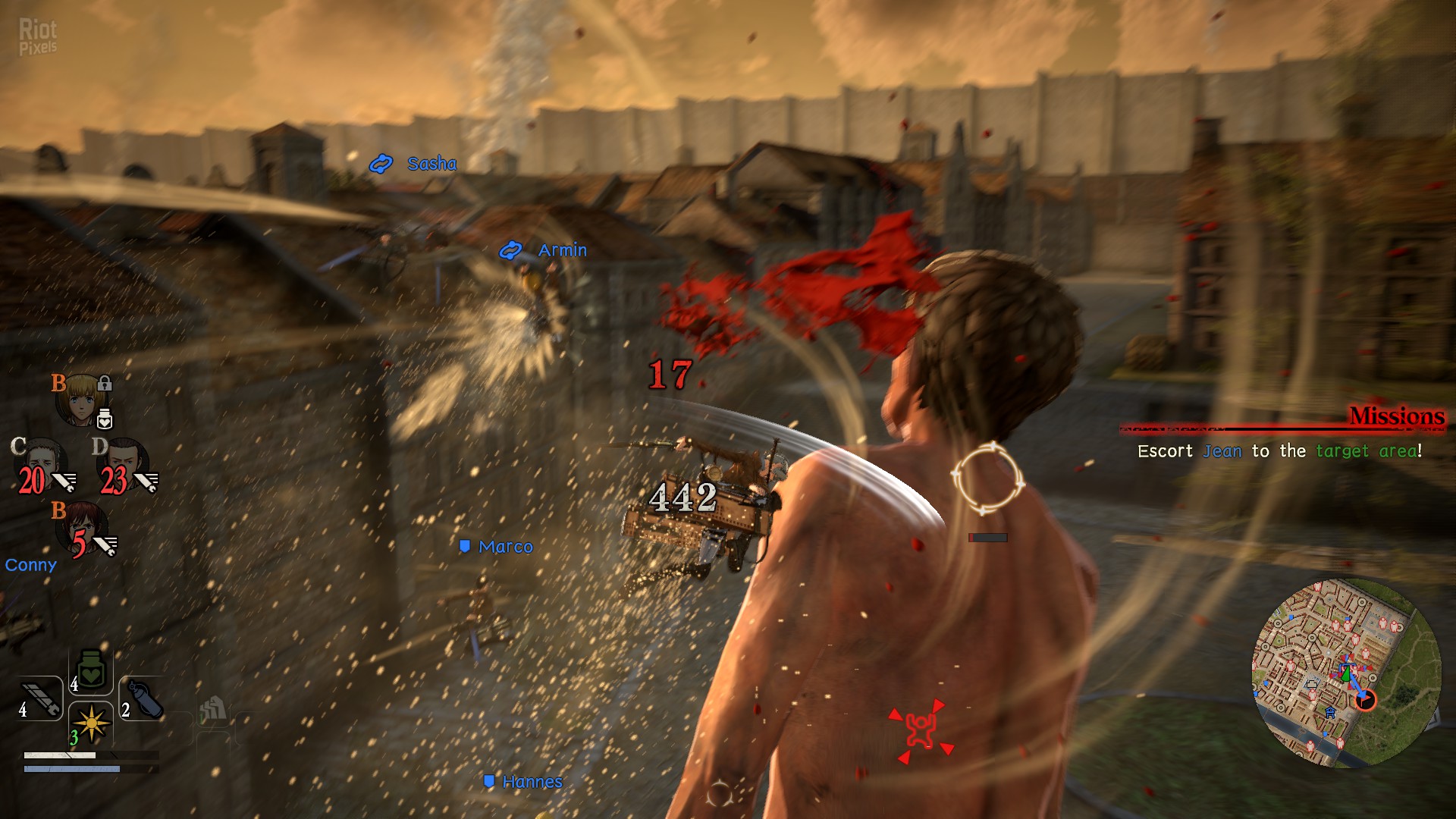
Task: Click the target flag marker on minimap
Action: (x=1365, y=699)
